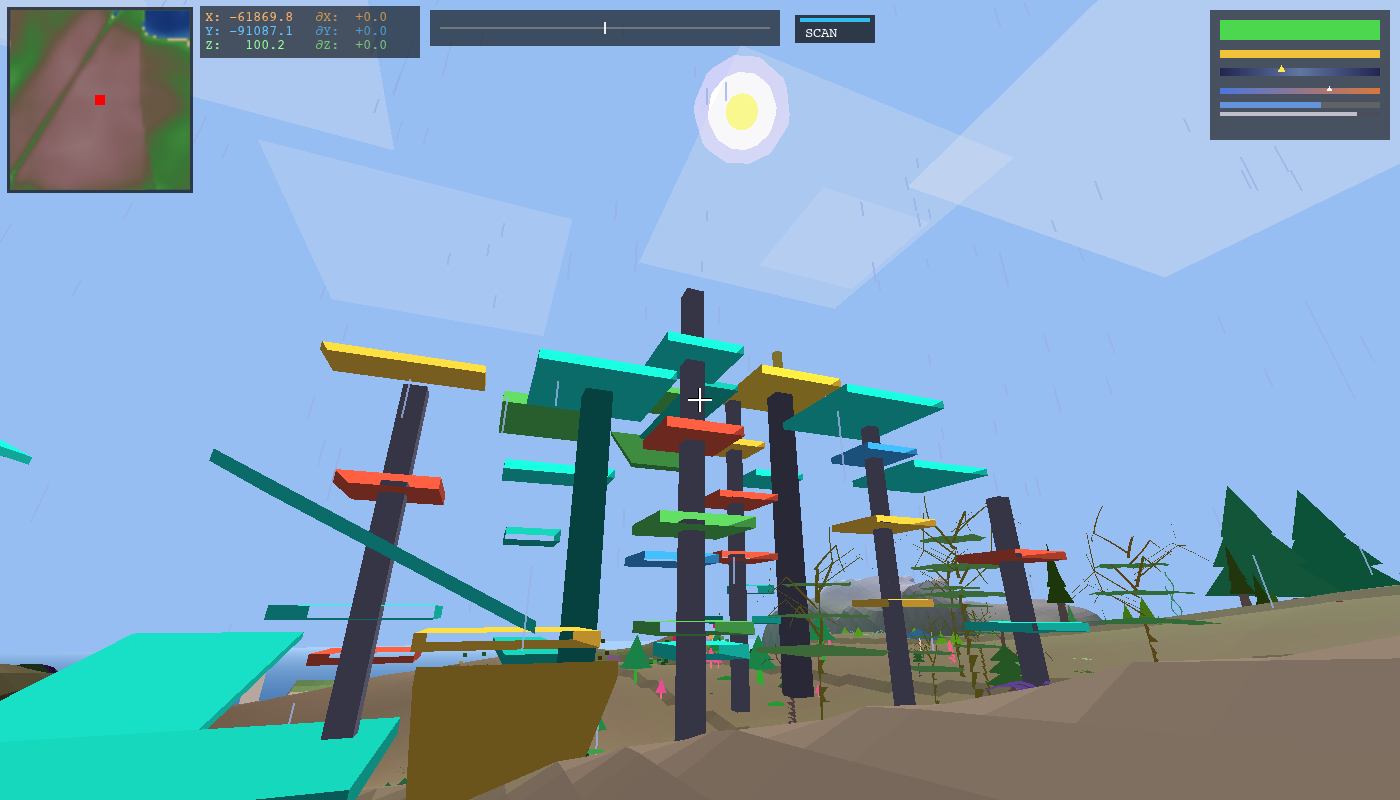The width and height of the screenshot is (1400, 800).
Task: Click the handle on the top center slider
Action: click(x=605, y=27)
